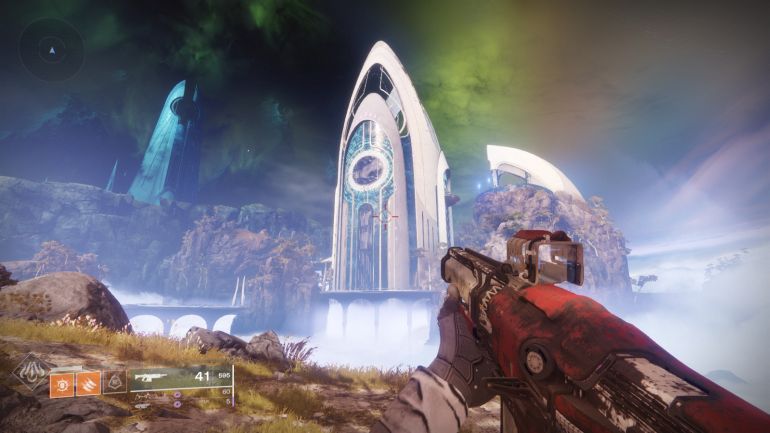Click the circular radar in the corner
This screenshot has width=770, height=433.
coord(51,47)
